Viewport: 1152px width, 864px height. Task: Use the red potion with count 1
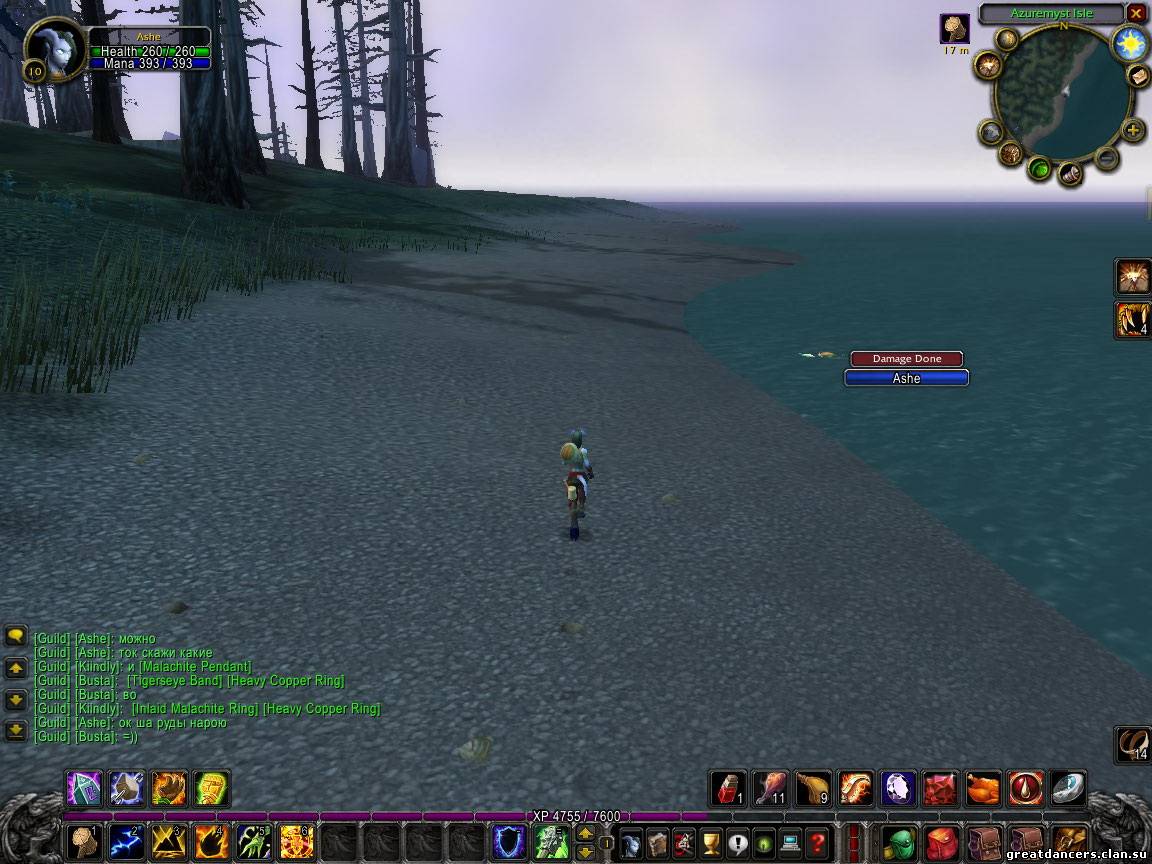pos(727,788)
